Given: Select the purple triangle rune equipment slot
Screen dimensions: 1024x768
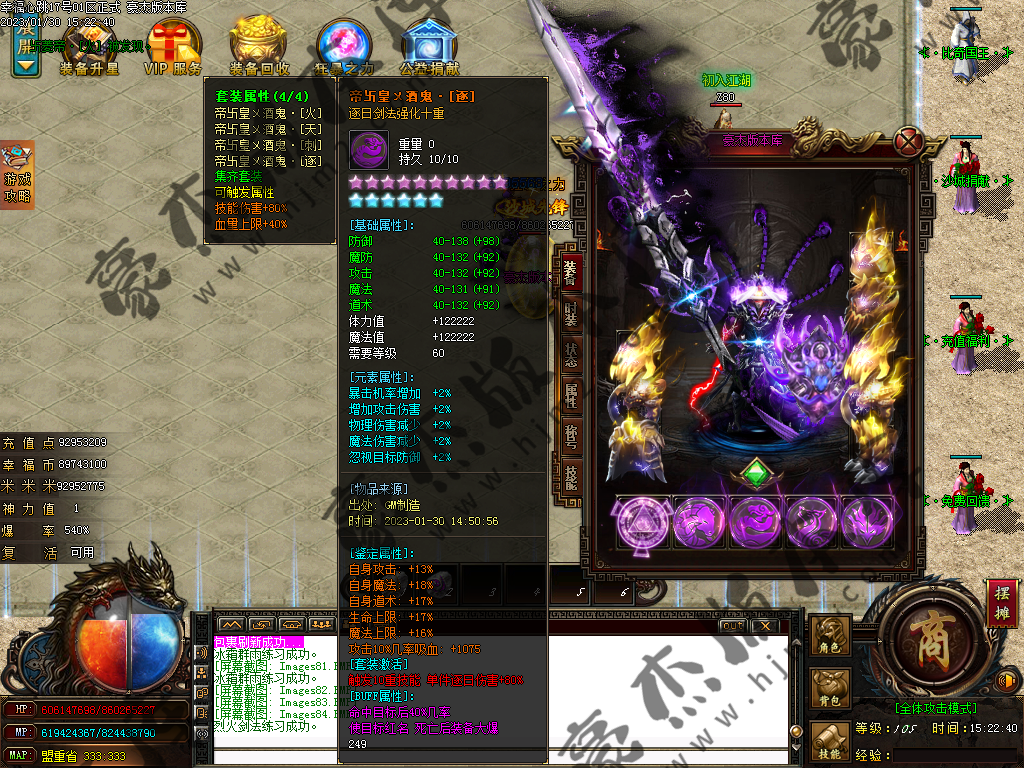Looking at the screenshot, I should coord(643,523).
